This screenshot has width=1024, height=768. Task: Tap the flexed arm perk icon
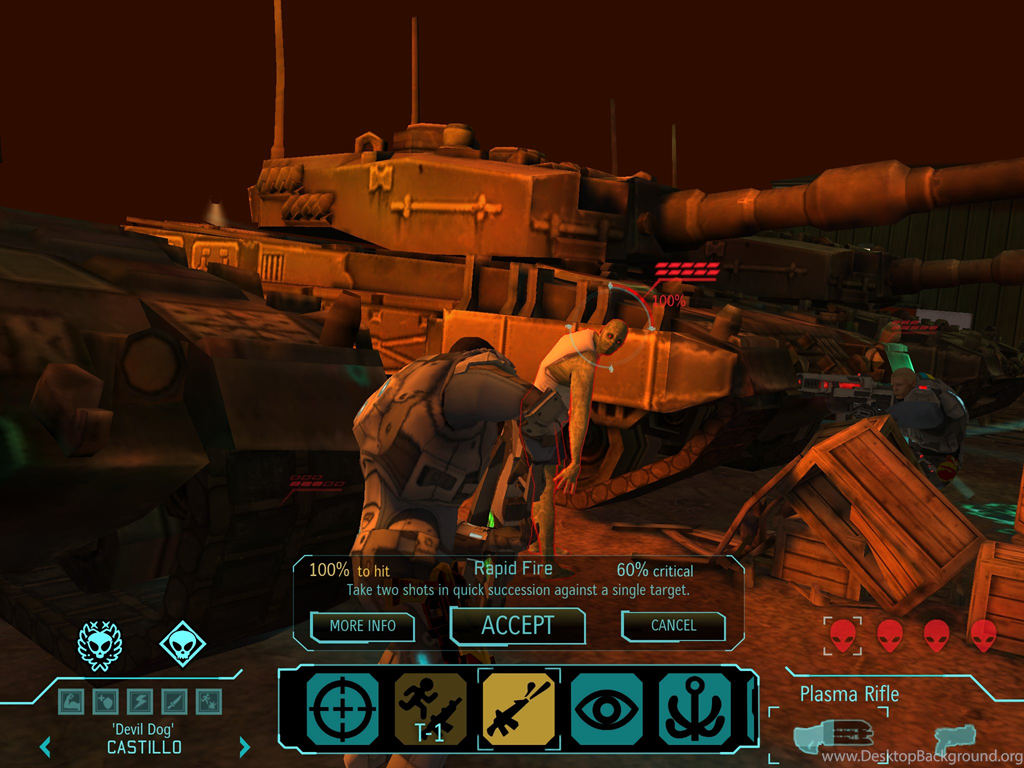[70, 701]
